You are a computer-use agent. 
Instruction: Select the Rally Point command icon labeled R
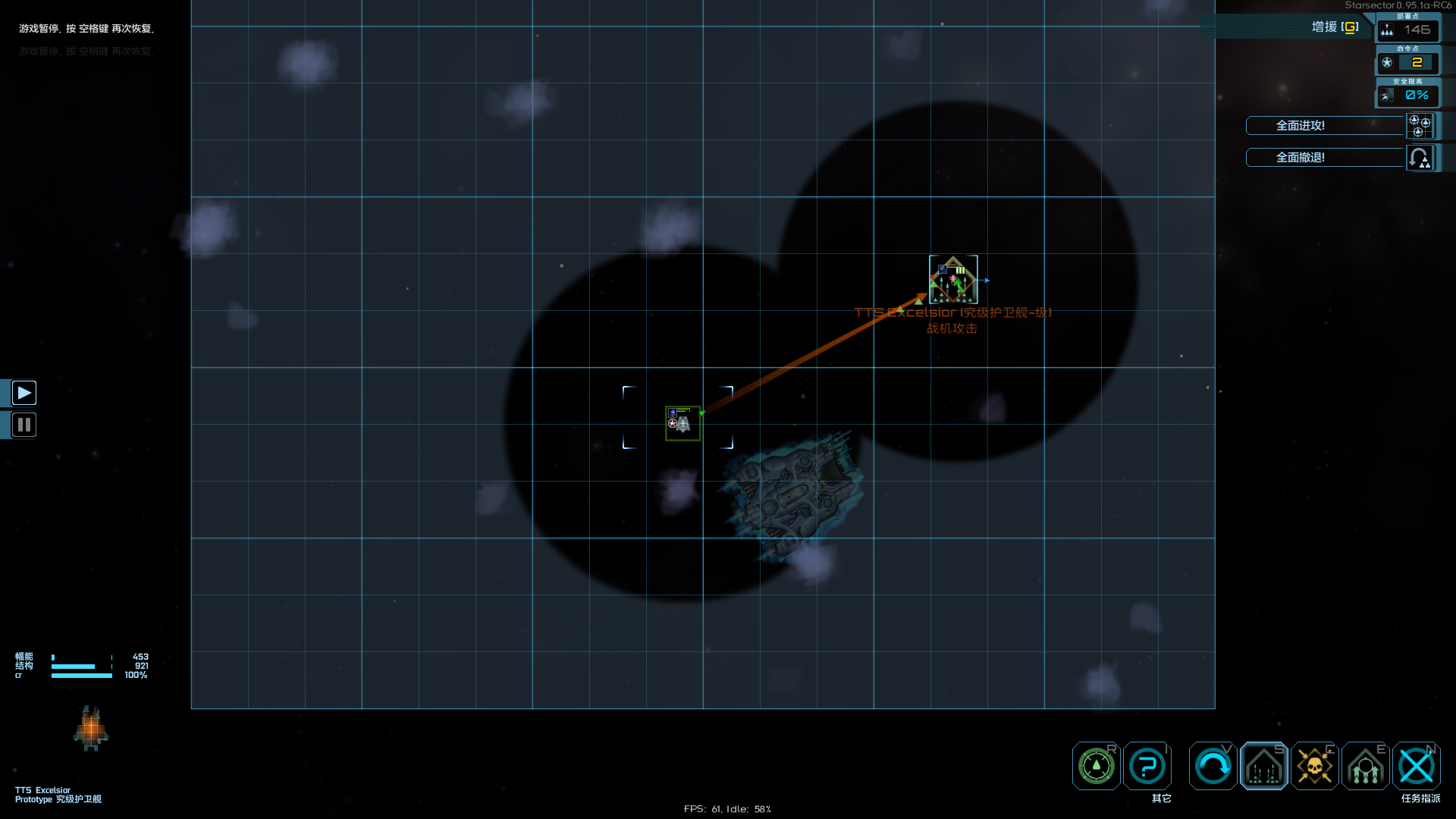[1095, 766]
